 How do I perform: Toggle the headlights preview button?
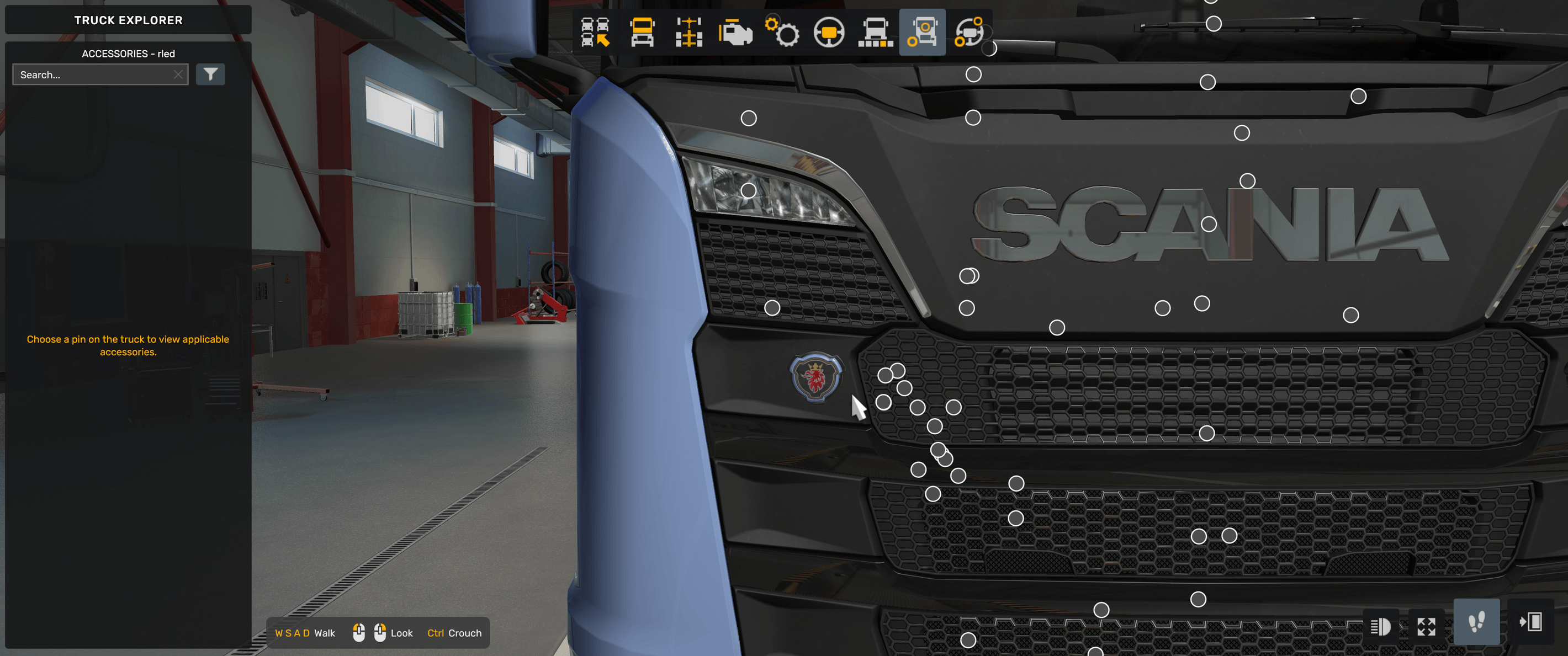[1382, 627]
